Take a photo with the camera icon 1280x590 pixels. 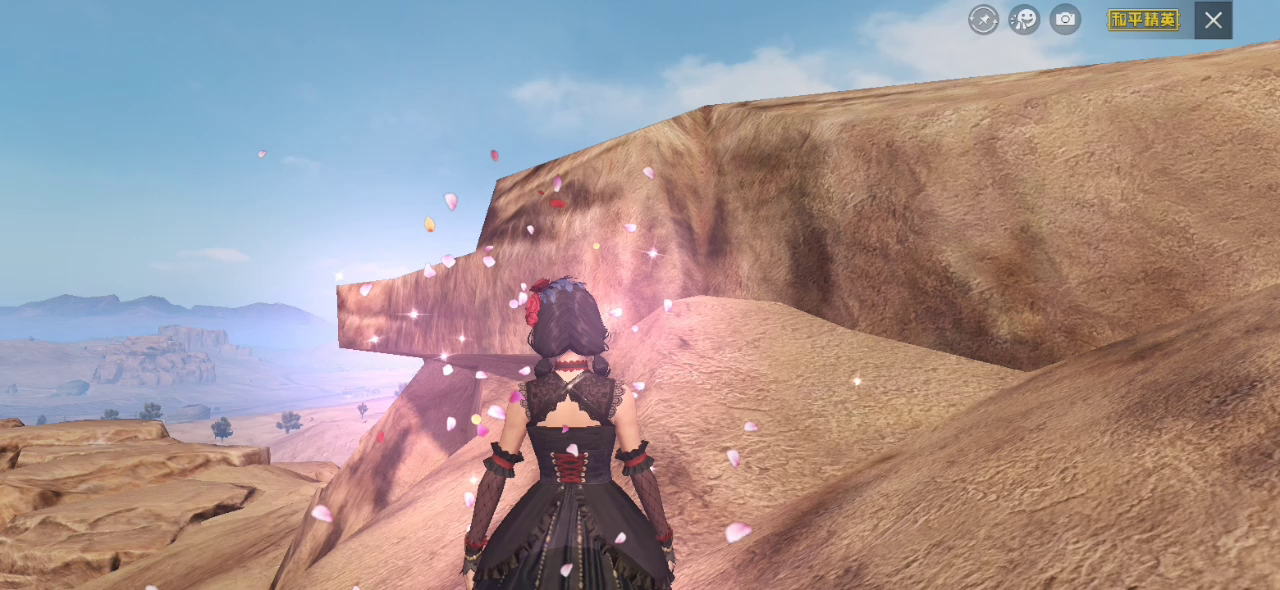click(1065, 19)
